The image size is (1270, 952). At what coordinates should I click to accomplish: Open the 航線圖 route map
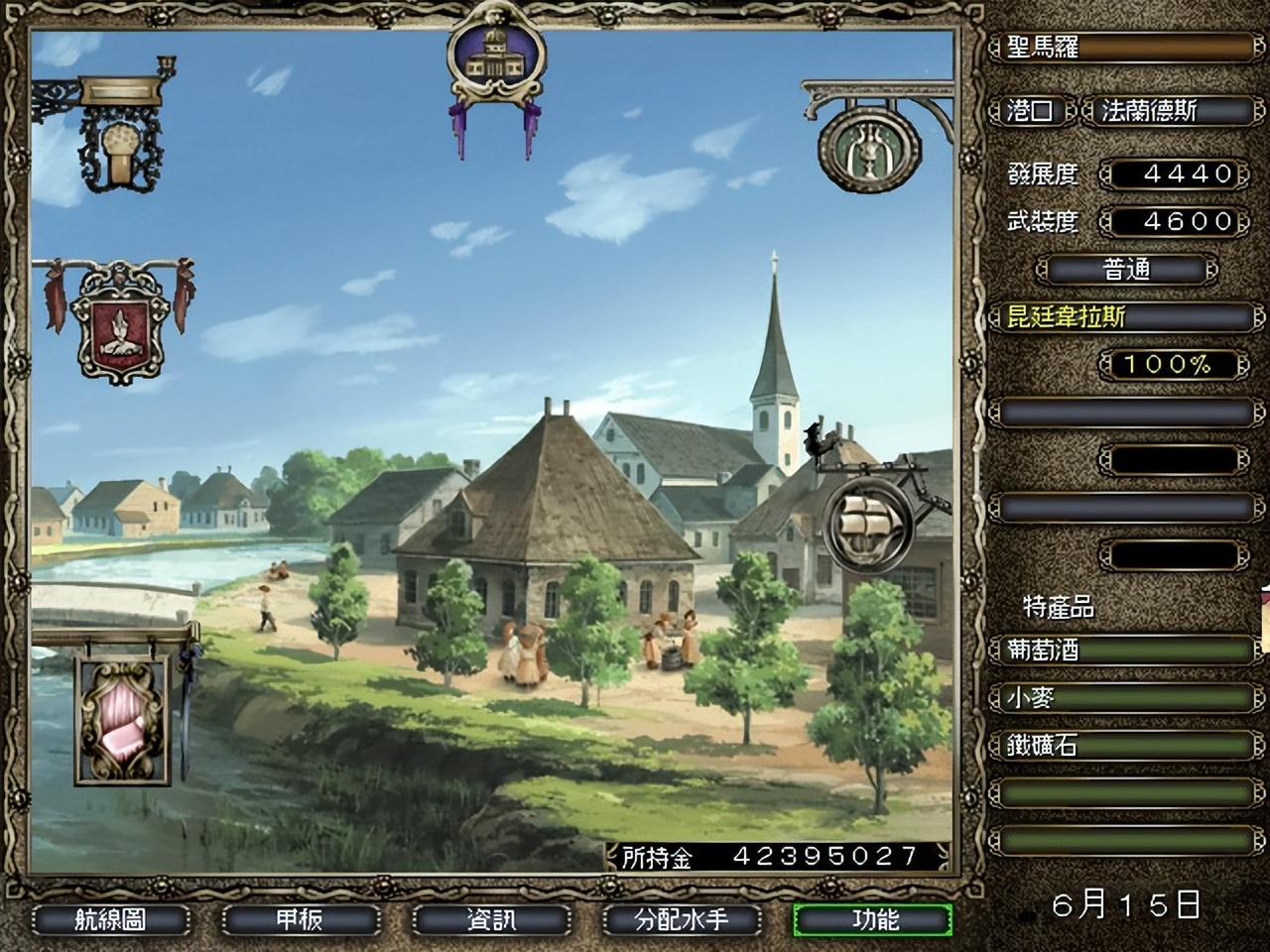[110, 919]
